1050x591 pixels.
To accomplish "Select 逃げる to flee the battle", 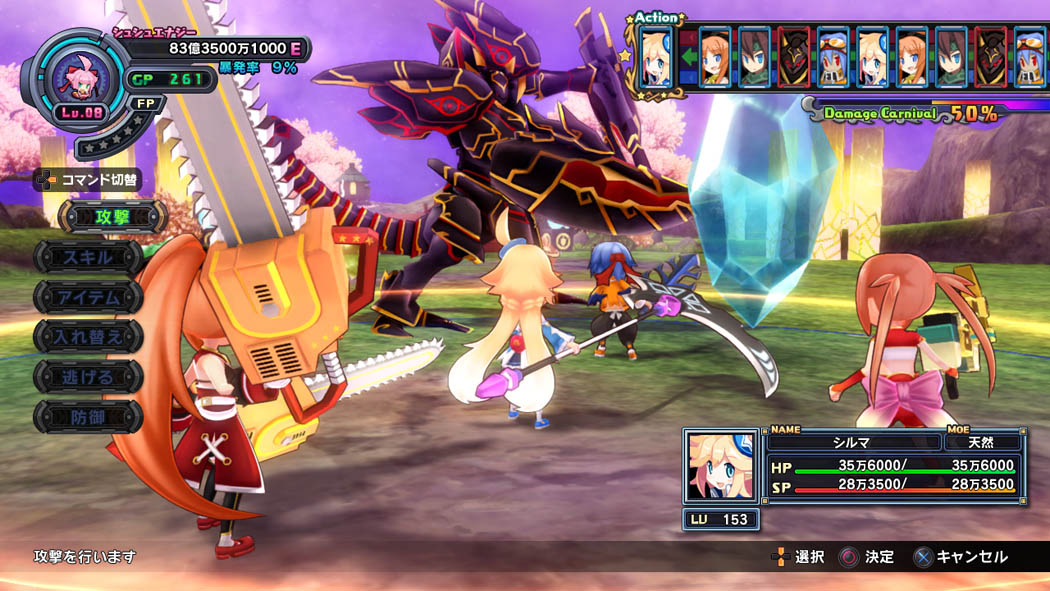I will click(88, 376).
